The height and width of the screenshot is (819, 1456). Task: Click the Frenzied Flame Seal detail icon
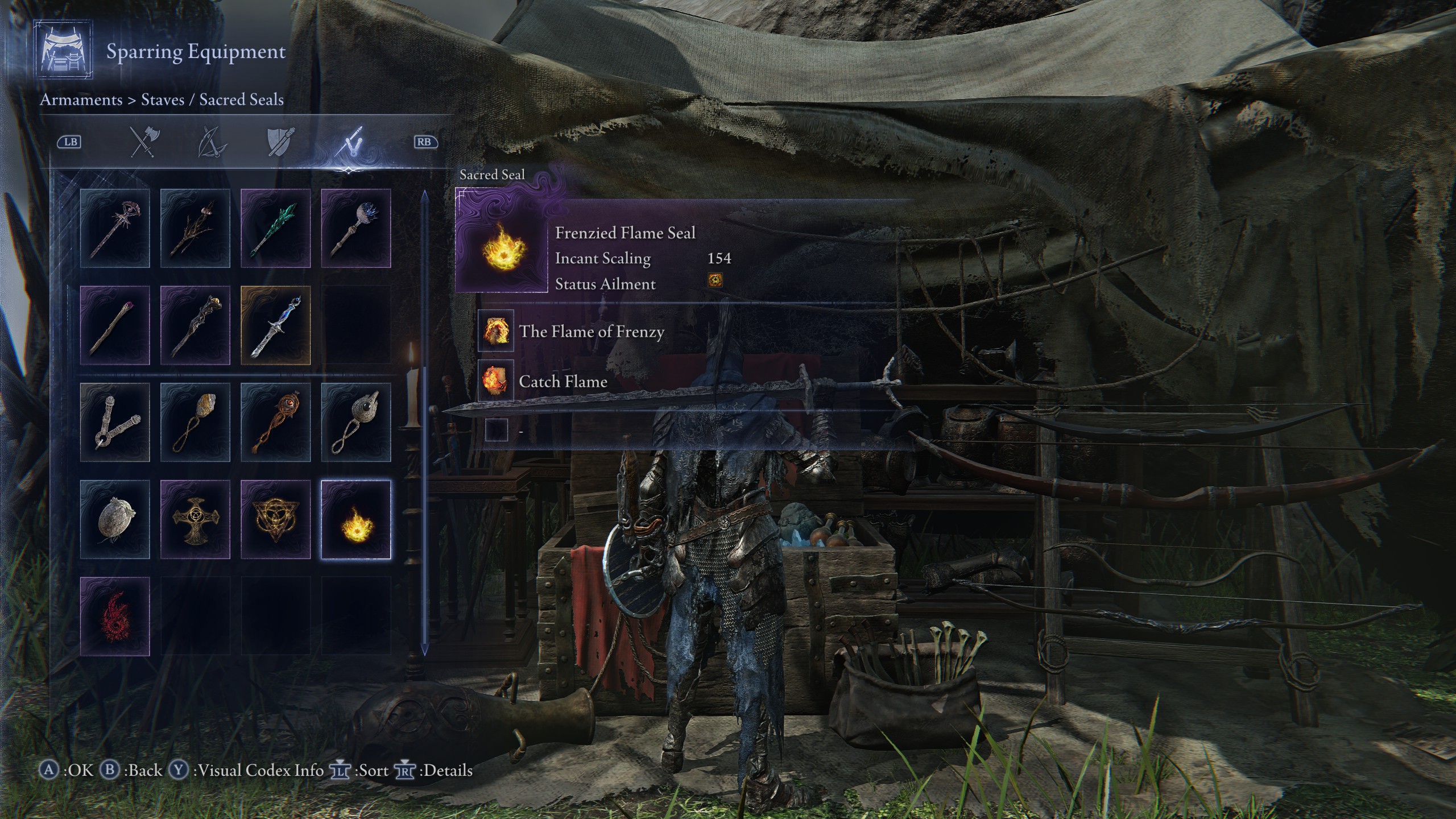[x=501, y=246]
